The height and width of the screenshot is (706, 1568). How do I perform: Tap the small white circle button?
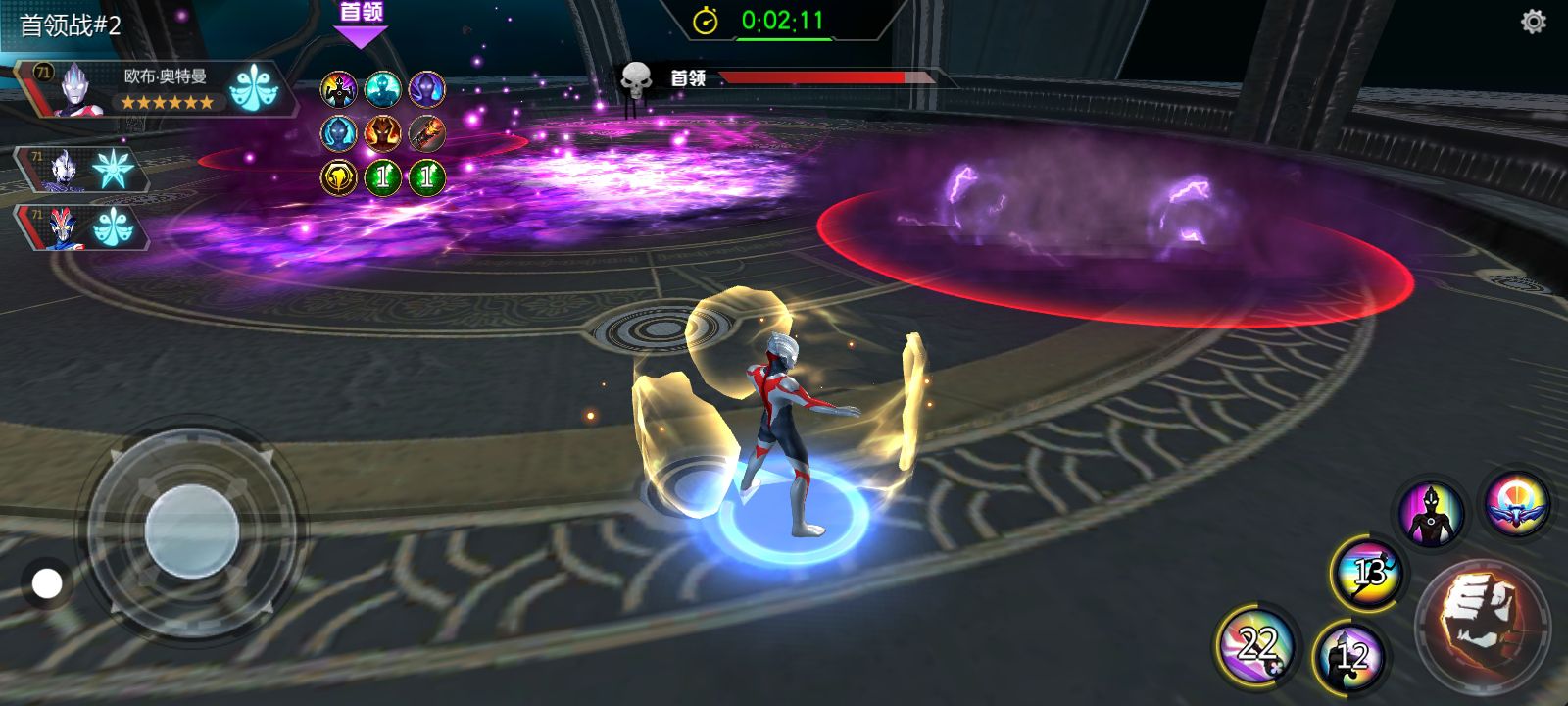tap(46, 584)
